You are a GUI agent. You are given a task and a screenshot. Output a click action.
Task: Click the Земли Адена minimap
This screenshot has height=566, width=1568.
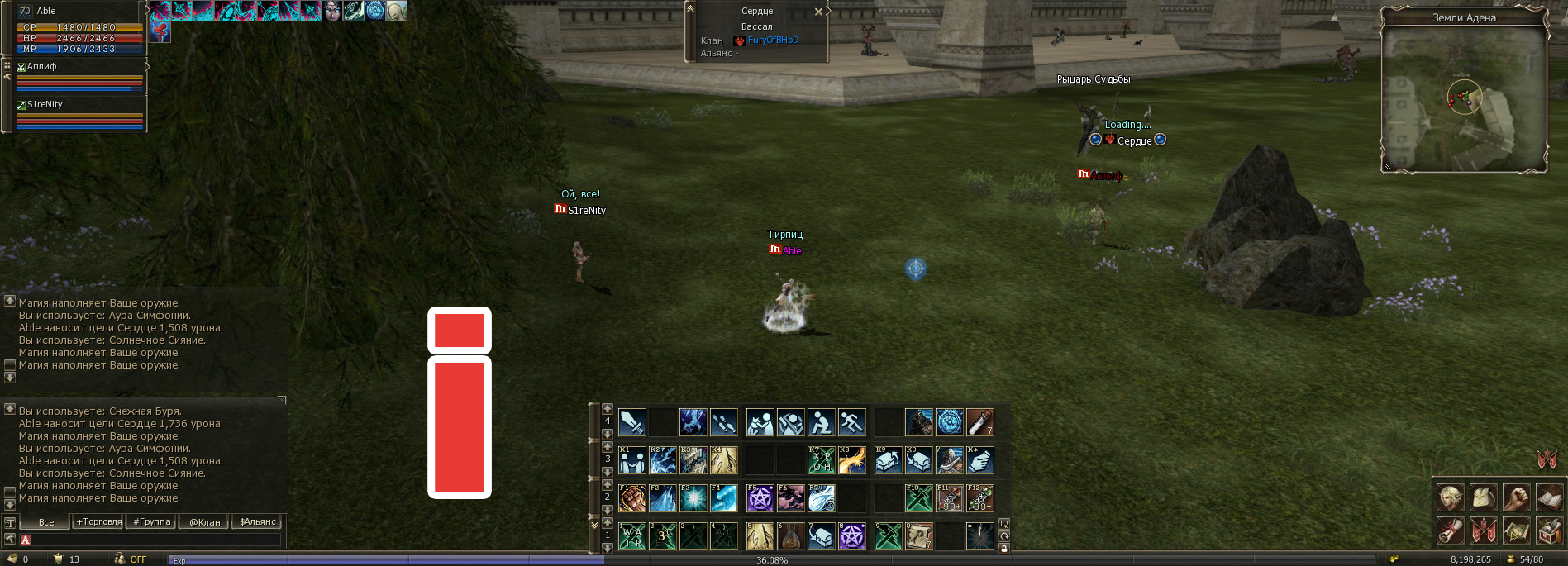pyautogui.click(x=1464, y=99)
